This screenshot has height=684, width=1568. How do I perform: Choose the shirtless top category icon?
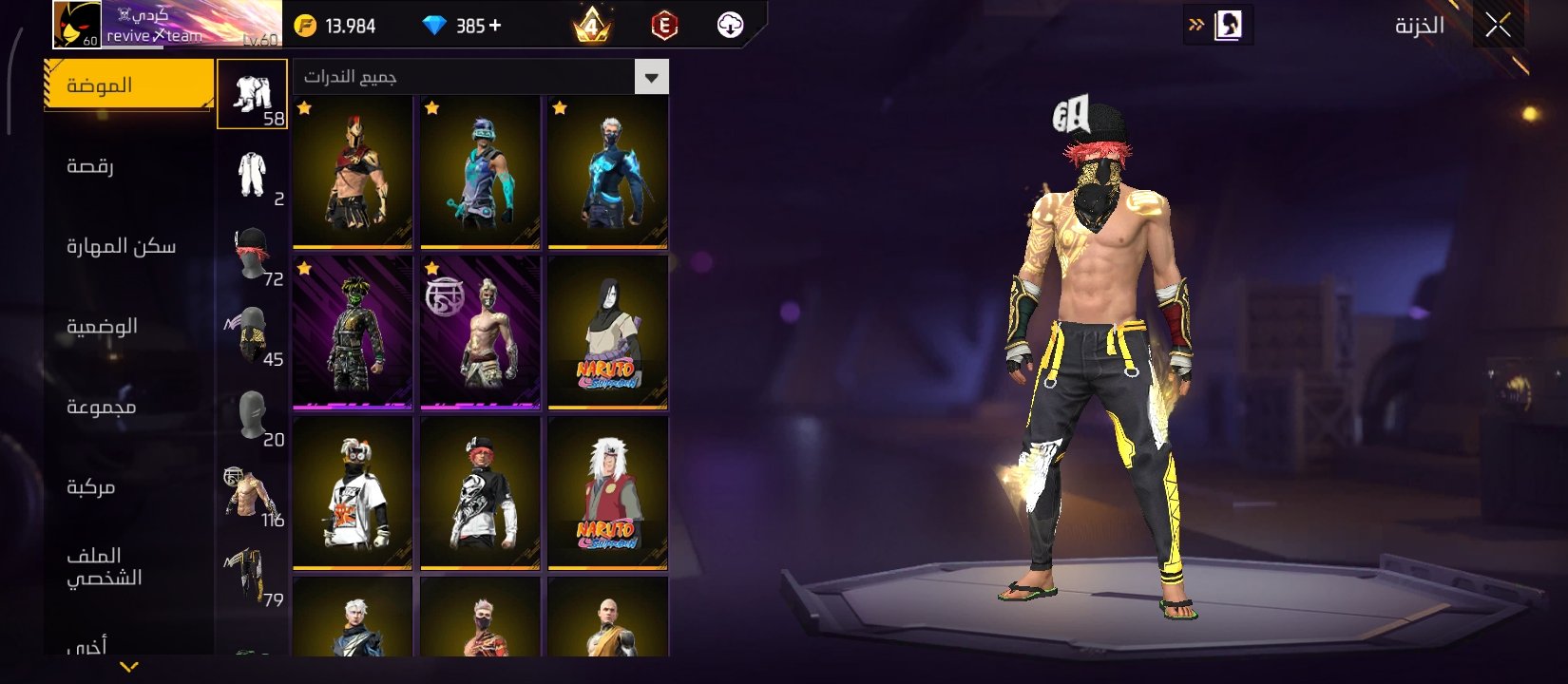(x=252, y=495)
